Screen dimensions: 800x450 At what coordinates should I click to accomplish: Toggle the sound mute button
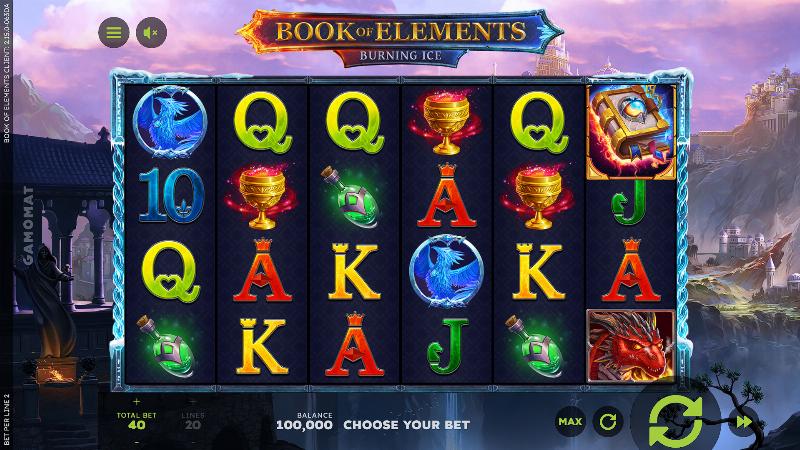point(152,32)
